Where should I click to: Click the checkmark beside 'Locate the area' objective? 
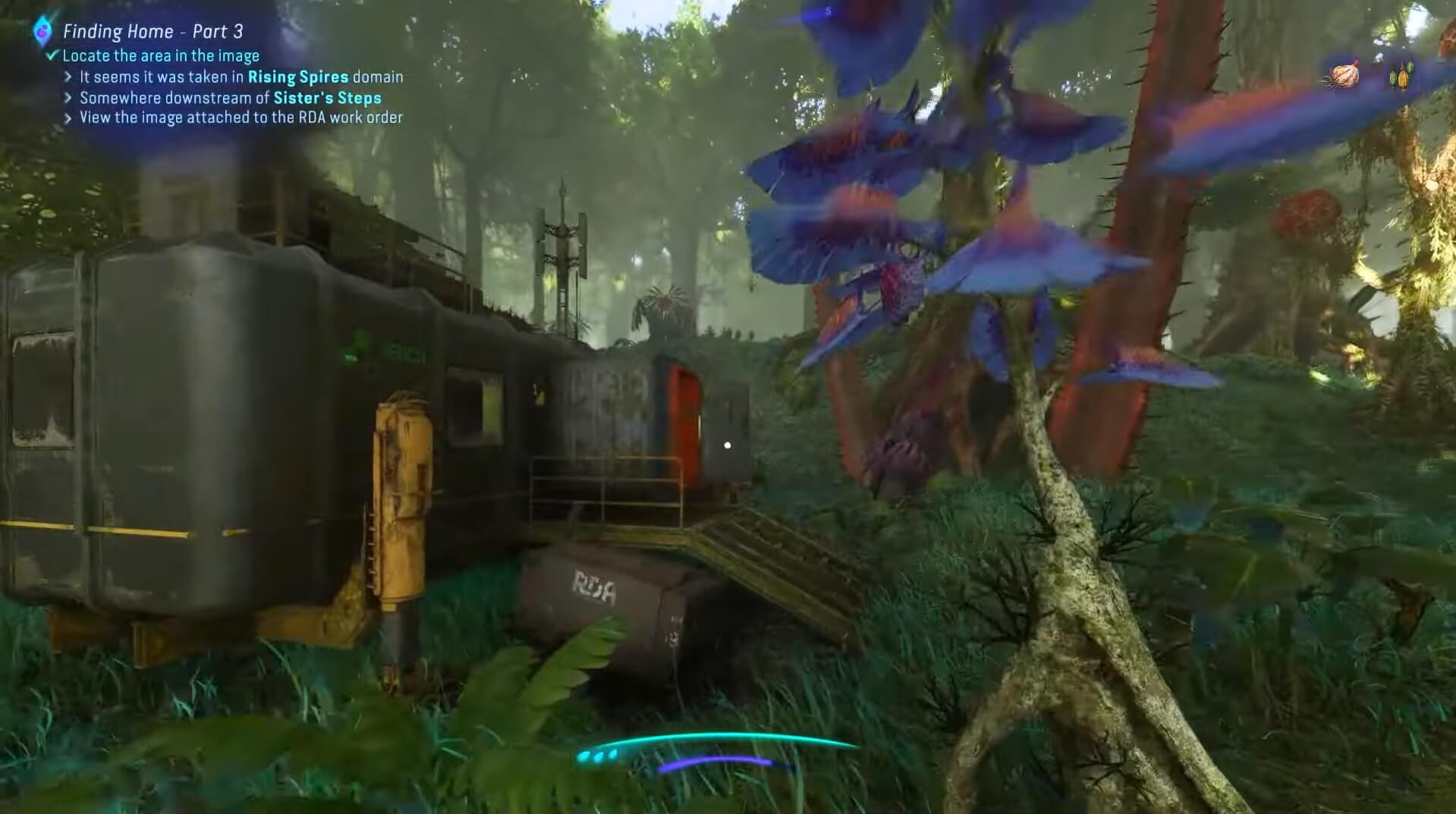pyautogui.click(x=51, y=55)
